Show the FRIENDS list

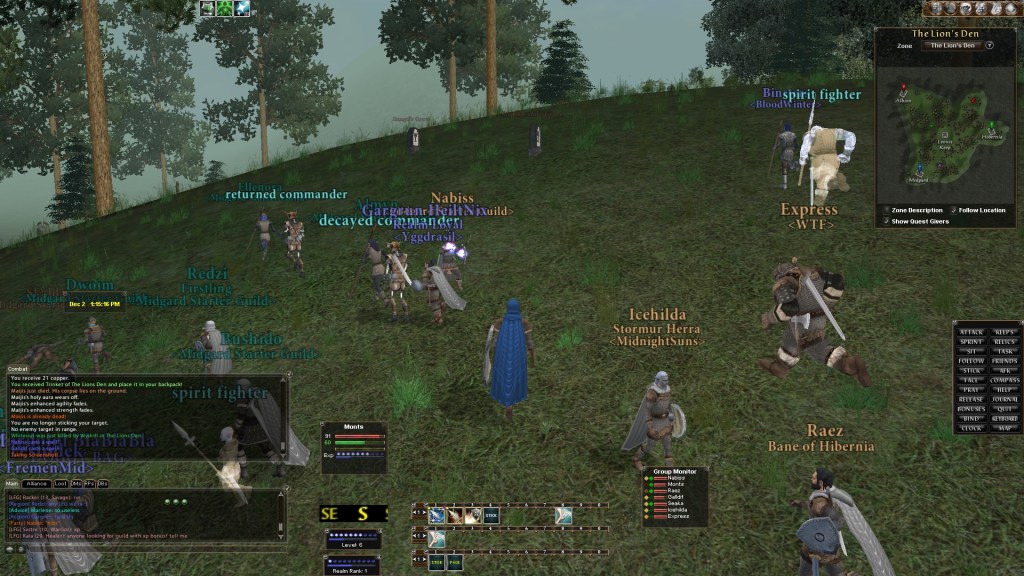pyautogui.click(x=1005, y=361)
